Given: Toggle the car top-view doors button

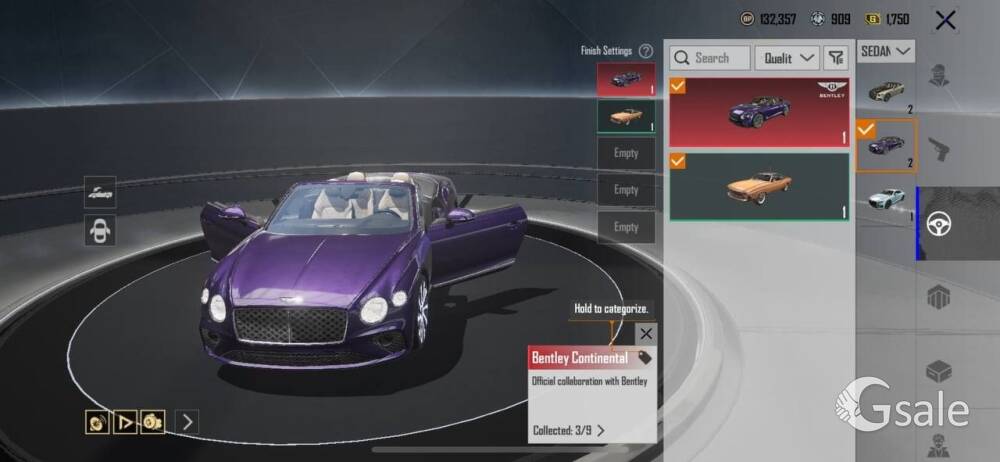Looking at the screenshot, I should [100, 231].
